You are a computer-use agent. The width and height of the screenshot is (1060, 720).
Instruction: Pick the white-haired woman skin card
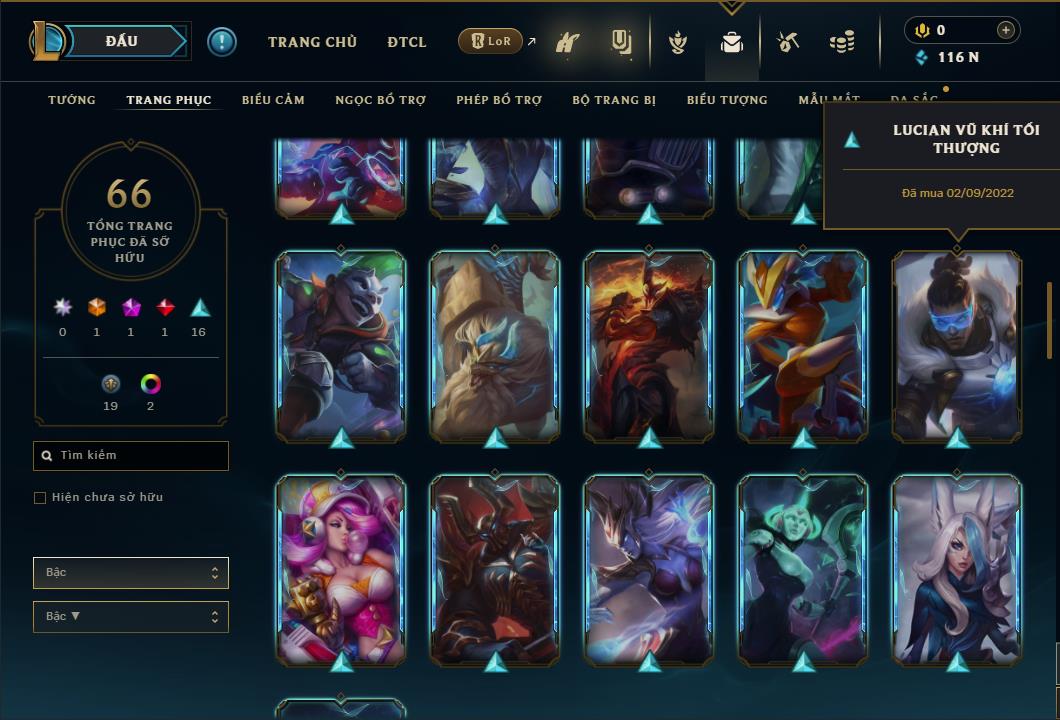(x=957, y=569)
